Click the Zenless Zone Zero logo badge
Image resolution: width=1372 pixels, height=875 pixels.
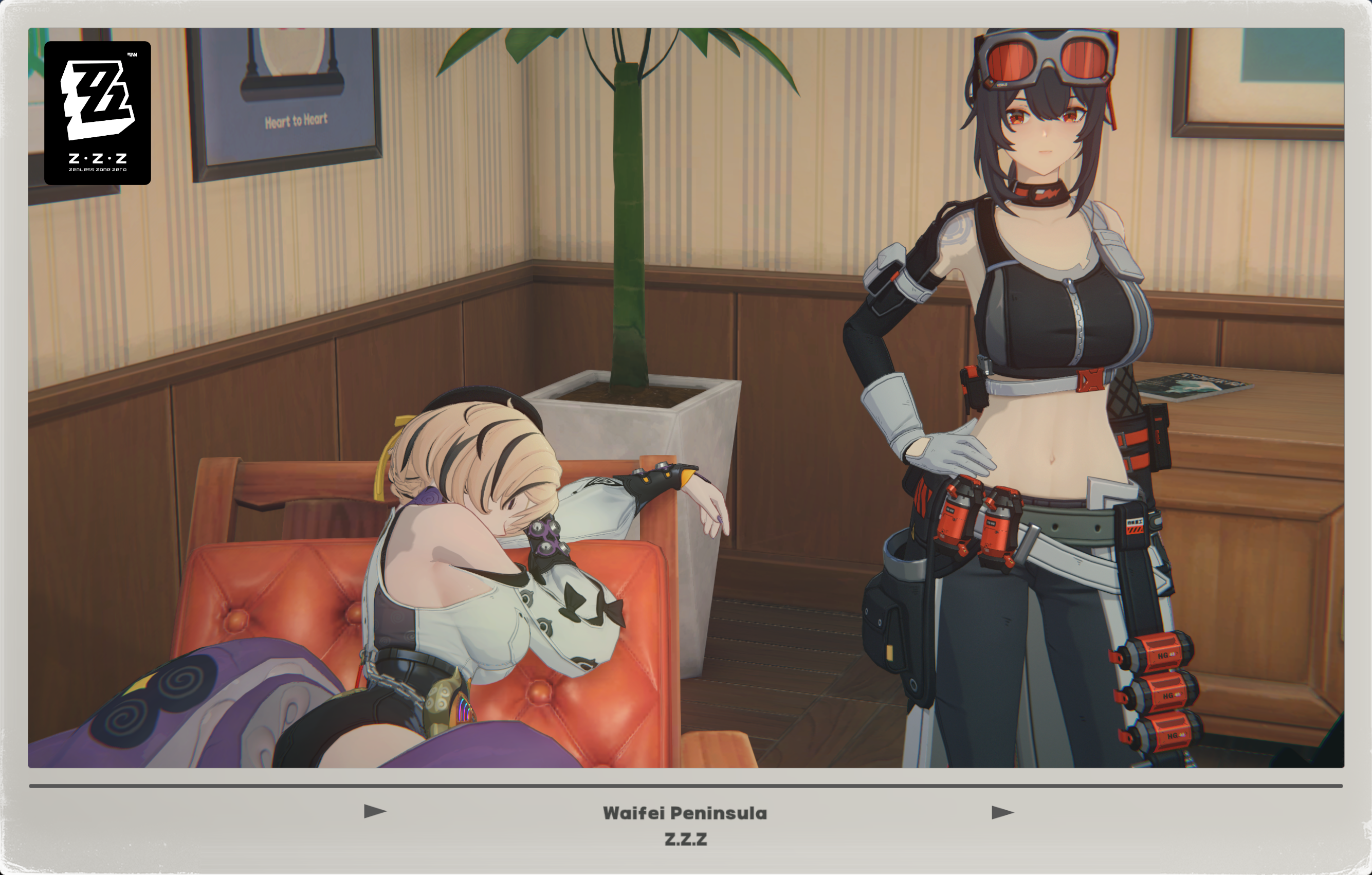click(98, 113)
